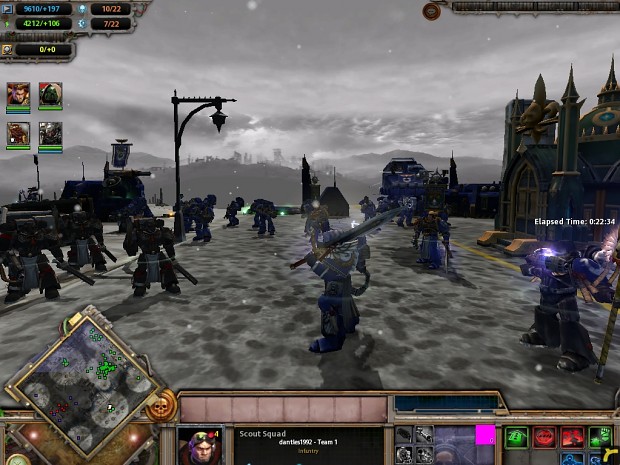Activate the green arrow move command
The width and height of the screenshot is (620, 465).
tap(516, 436)
